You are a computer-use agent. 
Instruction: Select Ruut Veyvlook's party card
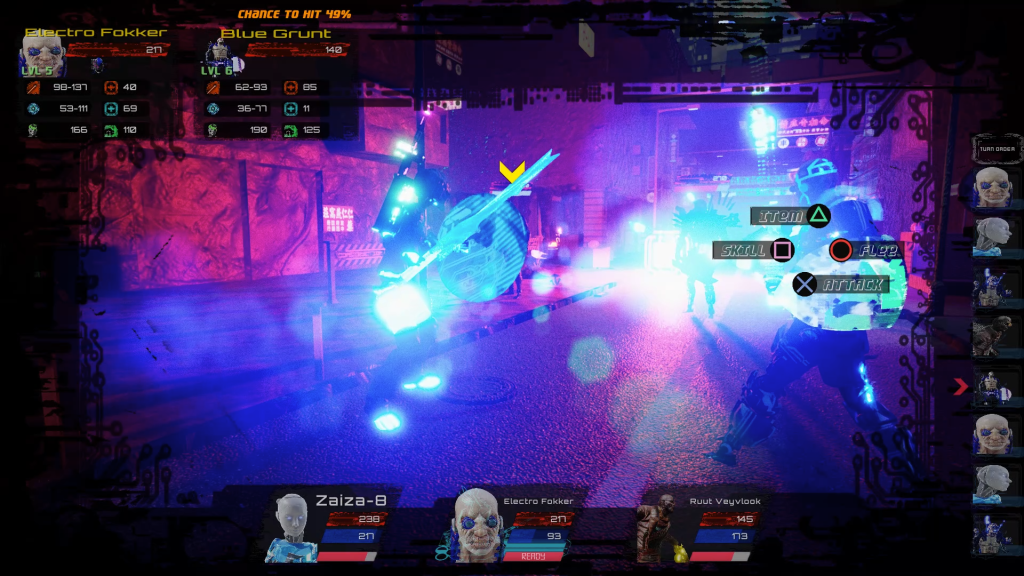698,525
